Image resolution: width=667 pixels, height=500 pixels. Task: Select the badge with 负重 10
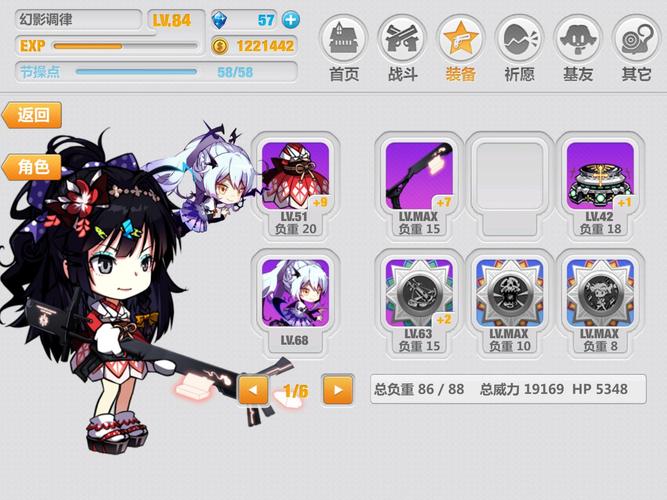(x=510, y=300)
